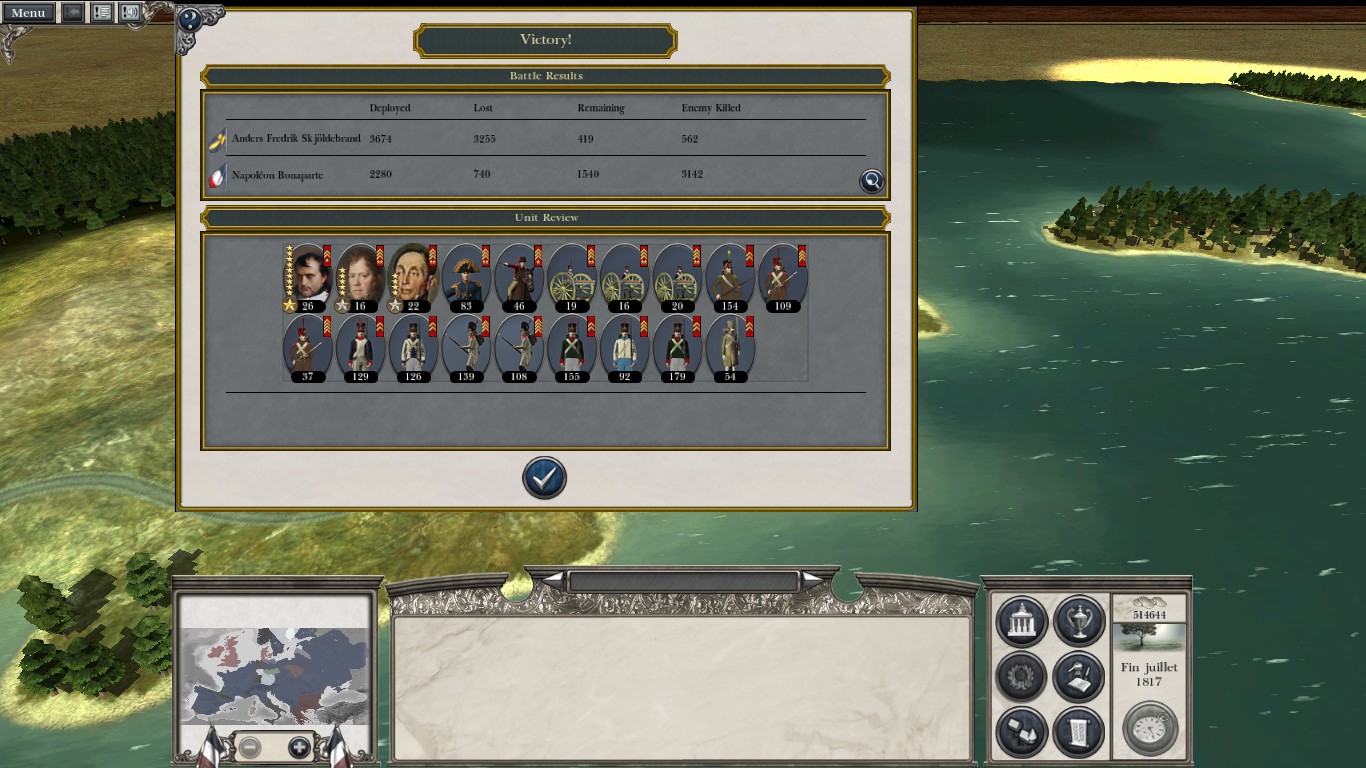Zoom in the minimap with plus button

[x=299, y=747]
